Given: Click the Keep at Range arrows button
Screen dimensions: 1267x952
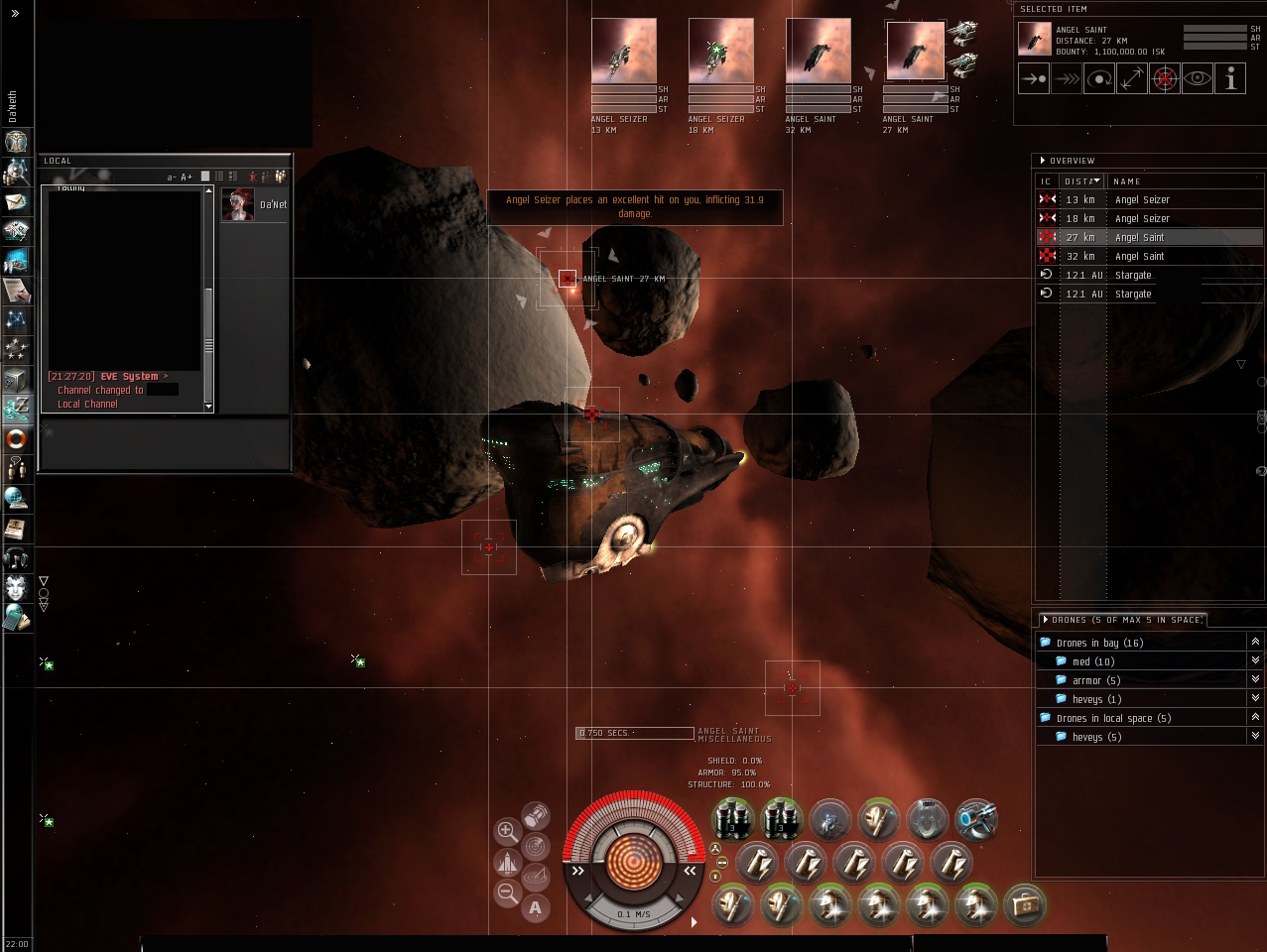Looking at the screenshot, I should pos(1132,79).
